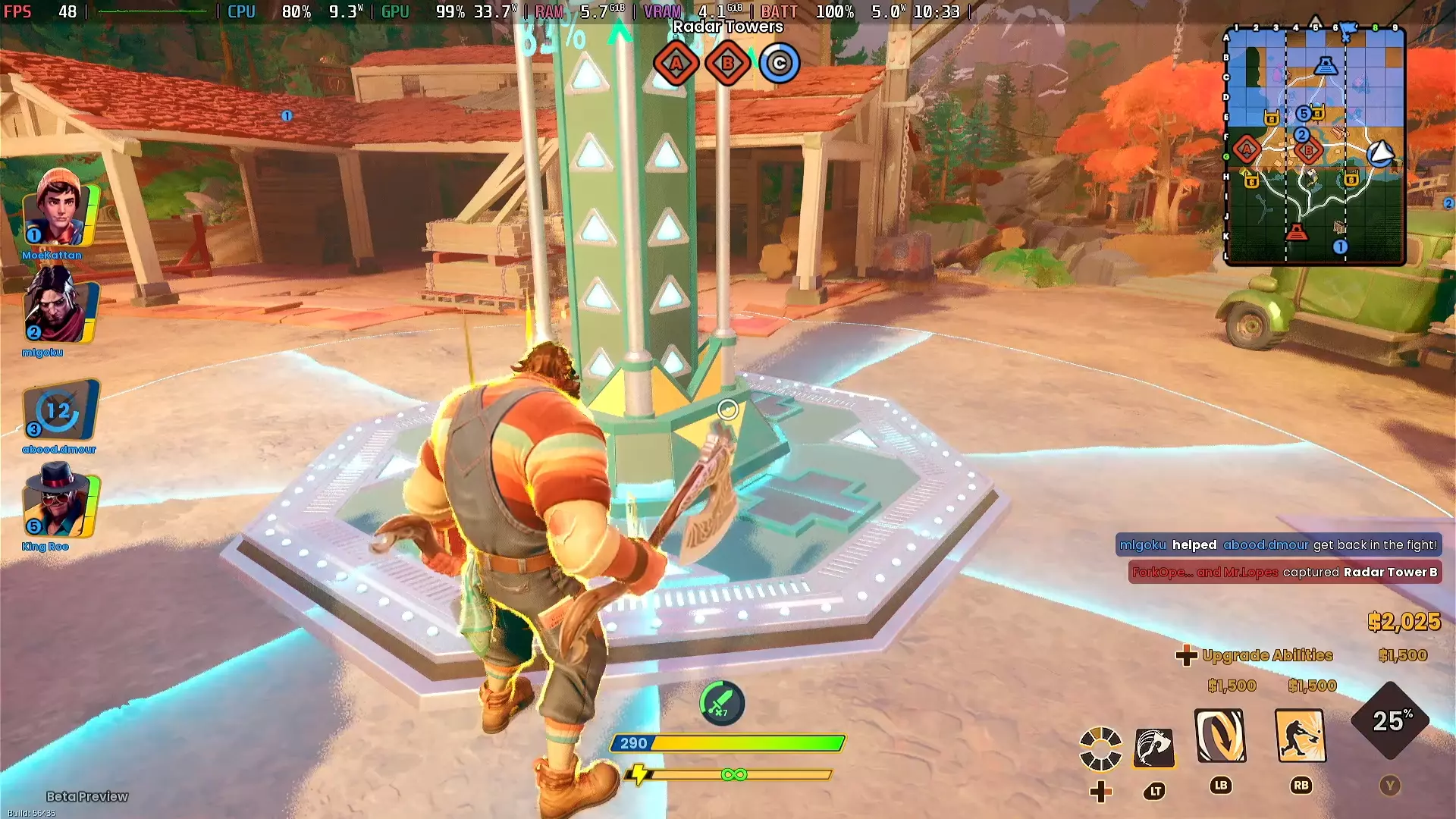Select the blue team base marker on minimap
The image size is (1456, 819).
point(1326,65)
